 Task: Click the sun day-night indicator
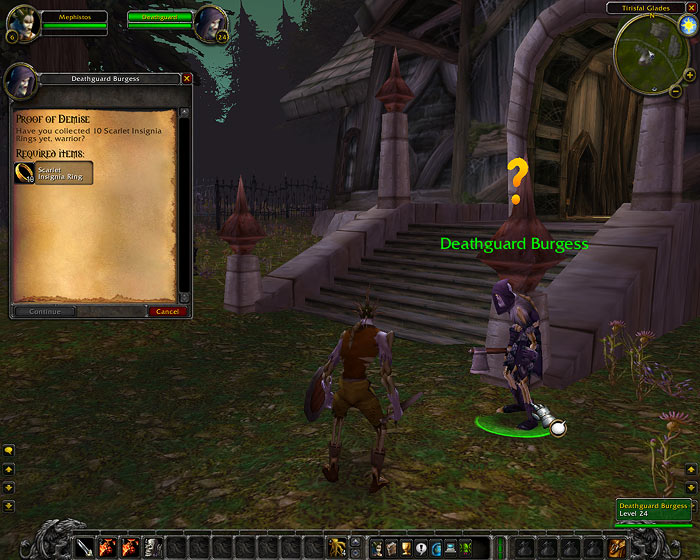click(x=688, y=26)
